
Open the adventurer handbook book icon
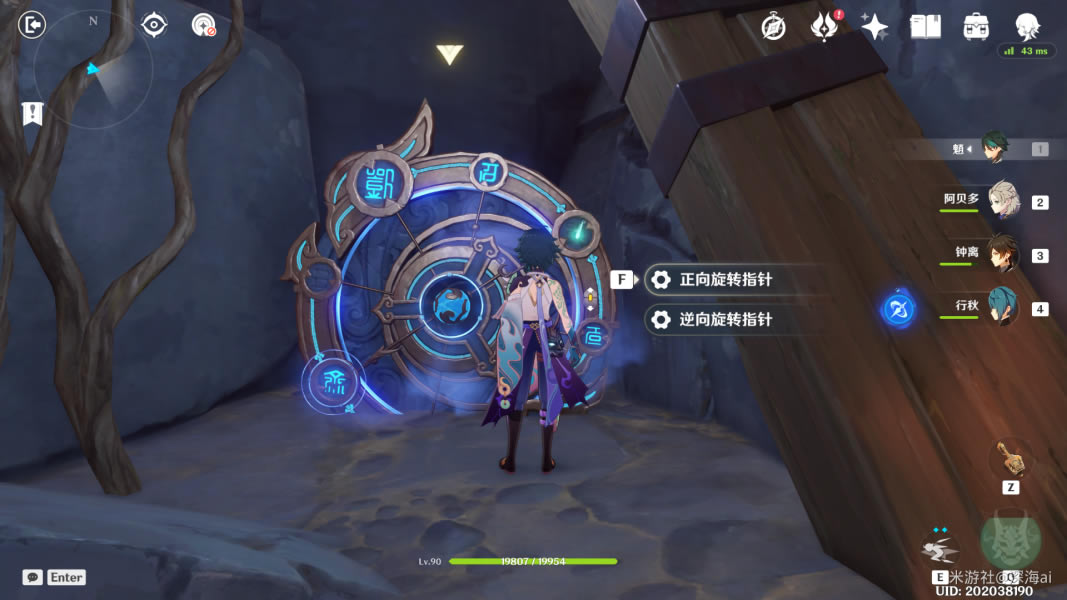click(925, 27)
